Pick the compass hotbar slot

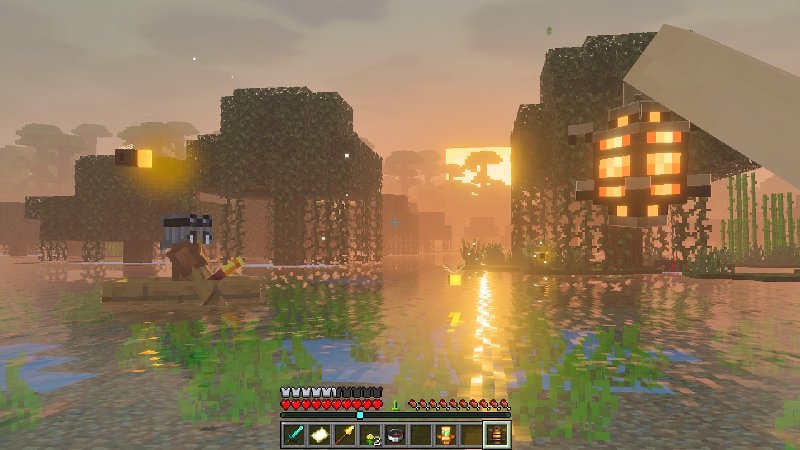coord(396,434)
